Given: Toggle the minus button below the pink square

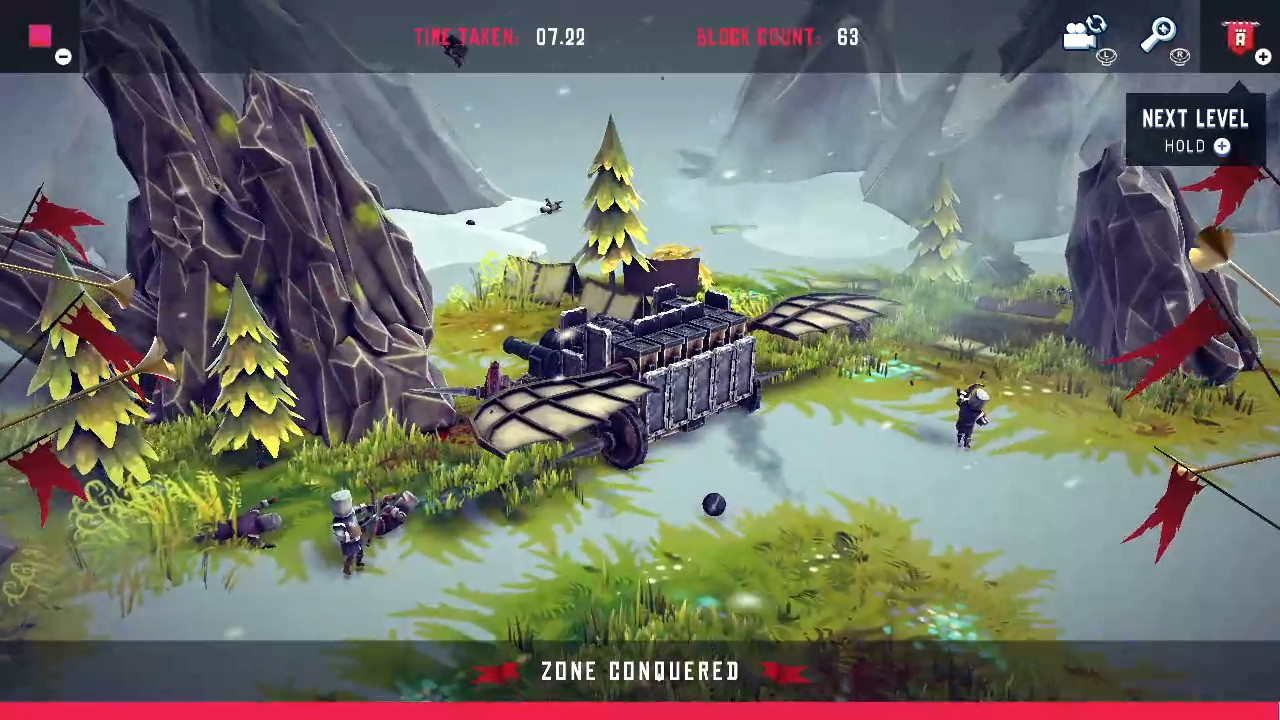Looking at the screenshot, I should click(x=62, y=57).
